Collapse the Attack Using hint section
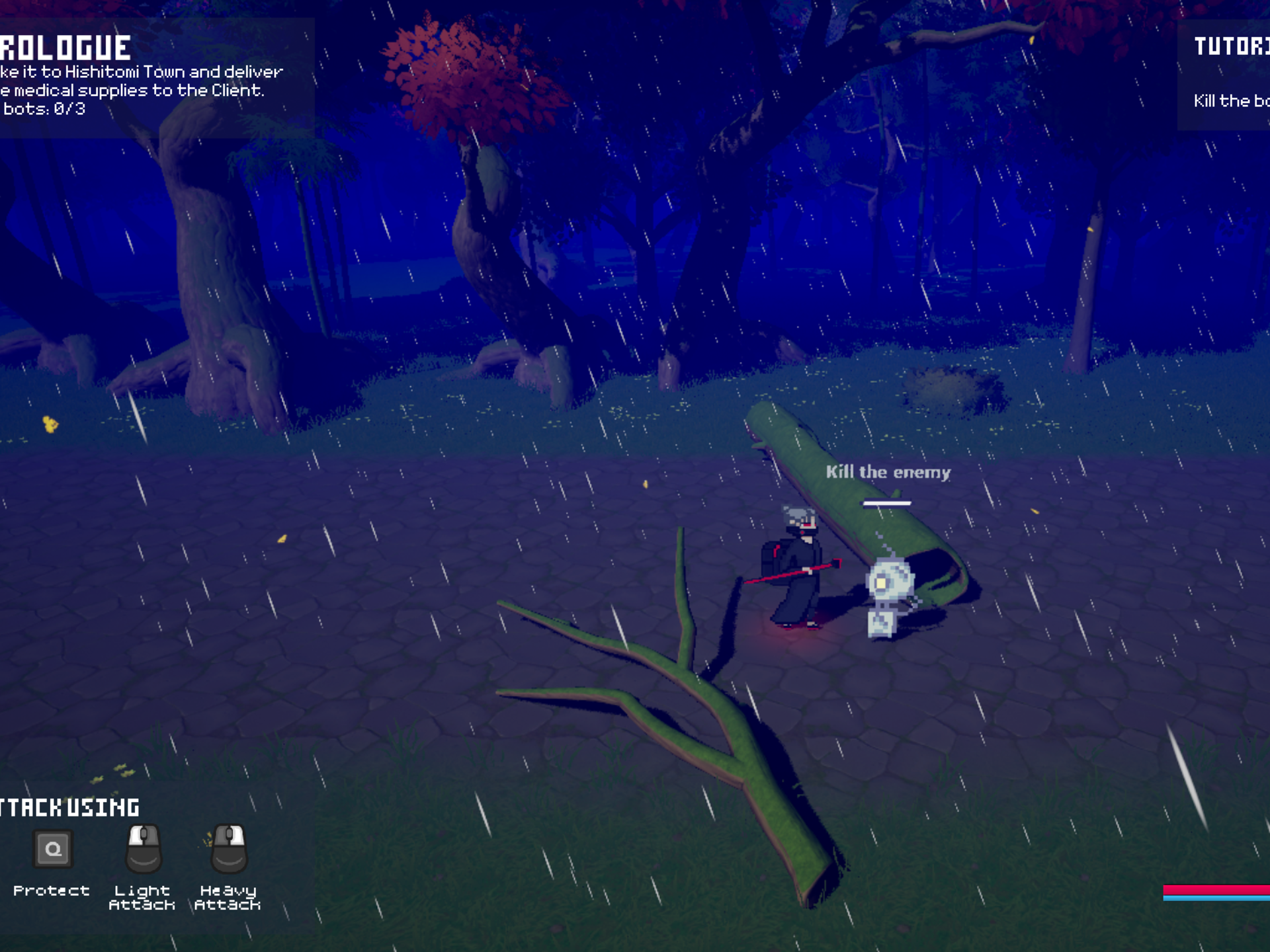The width and height of the screenshot is (1270, 952). [69, 807]
